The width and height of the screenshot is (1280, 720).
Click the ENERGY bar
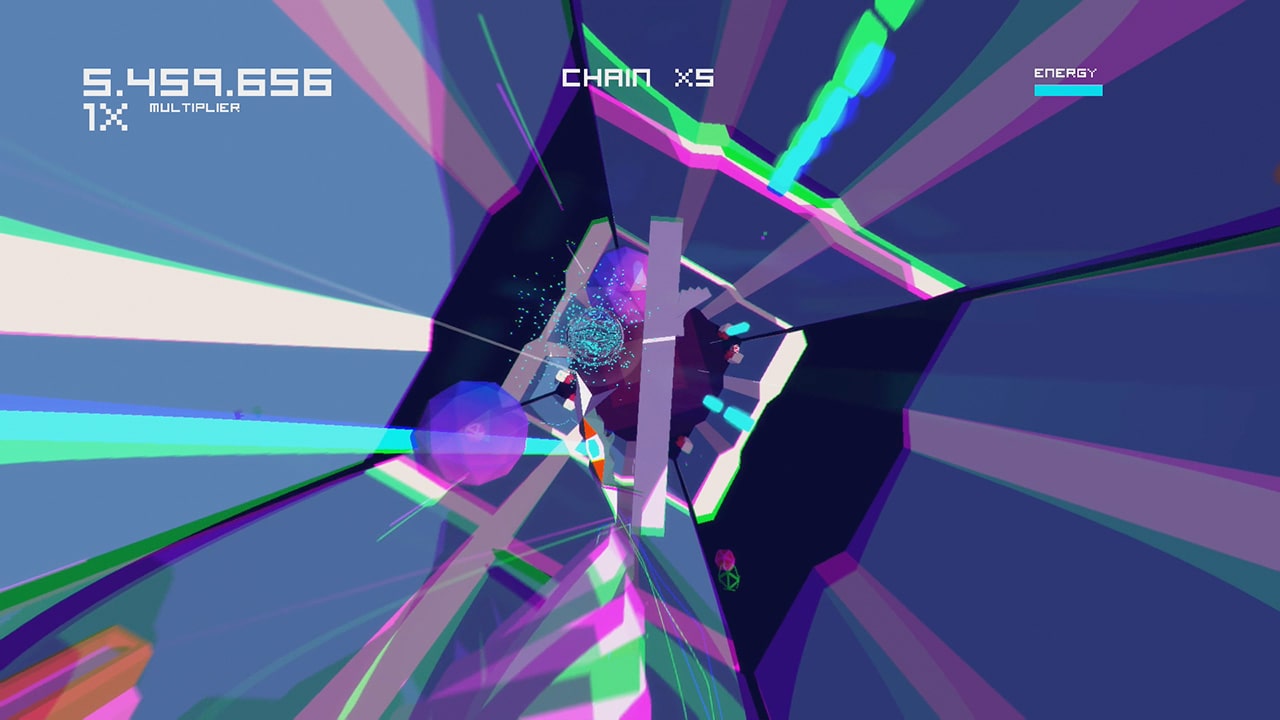(x=1067, y=88)
